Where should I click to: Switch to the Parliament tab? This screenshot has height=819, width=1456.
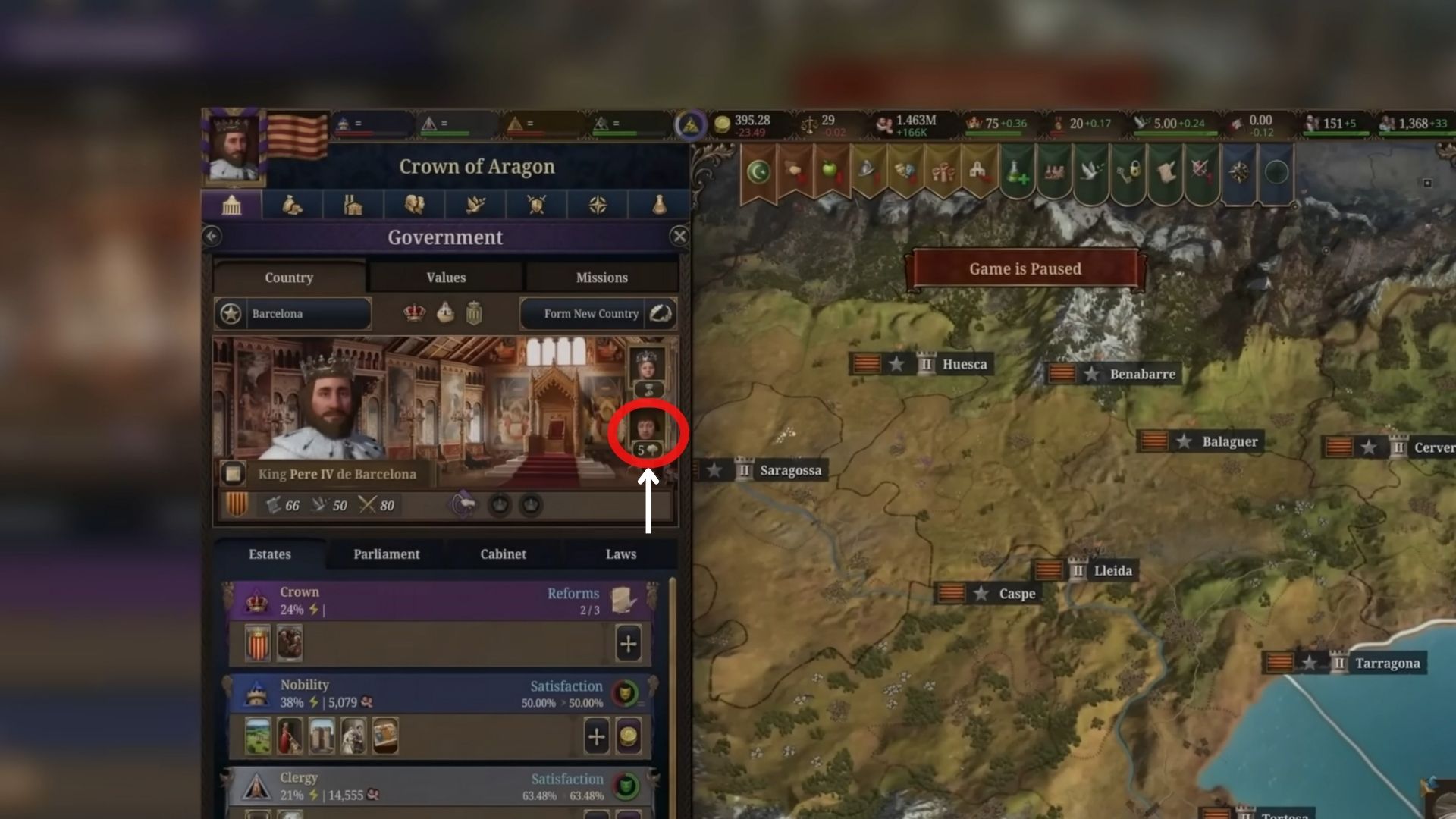click(385, 554)
